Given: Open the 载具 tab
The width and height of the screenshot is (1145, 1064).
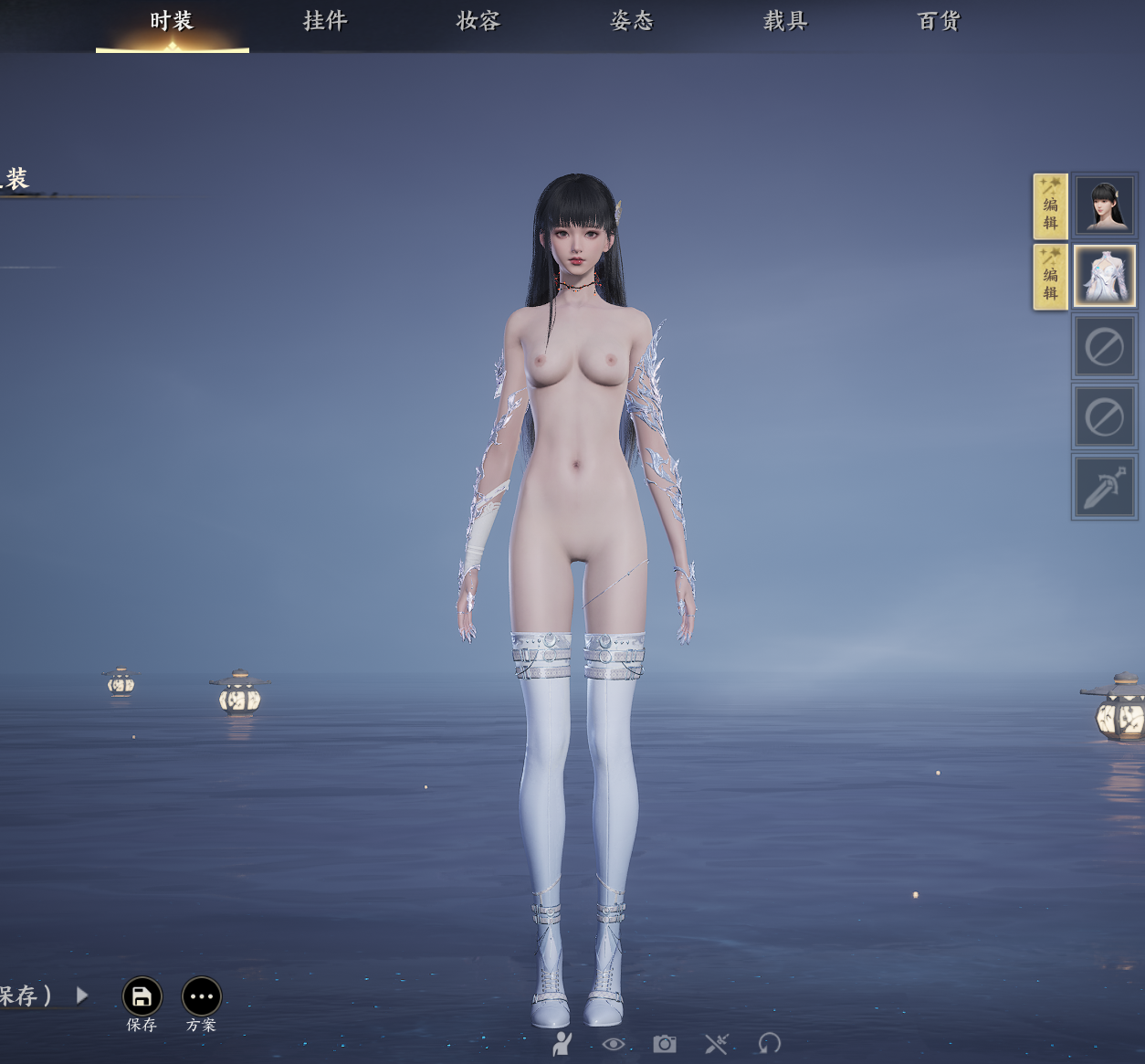Looking at the screenshot, I should [785, 21].
